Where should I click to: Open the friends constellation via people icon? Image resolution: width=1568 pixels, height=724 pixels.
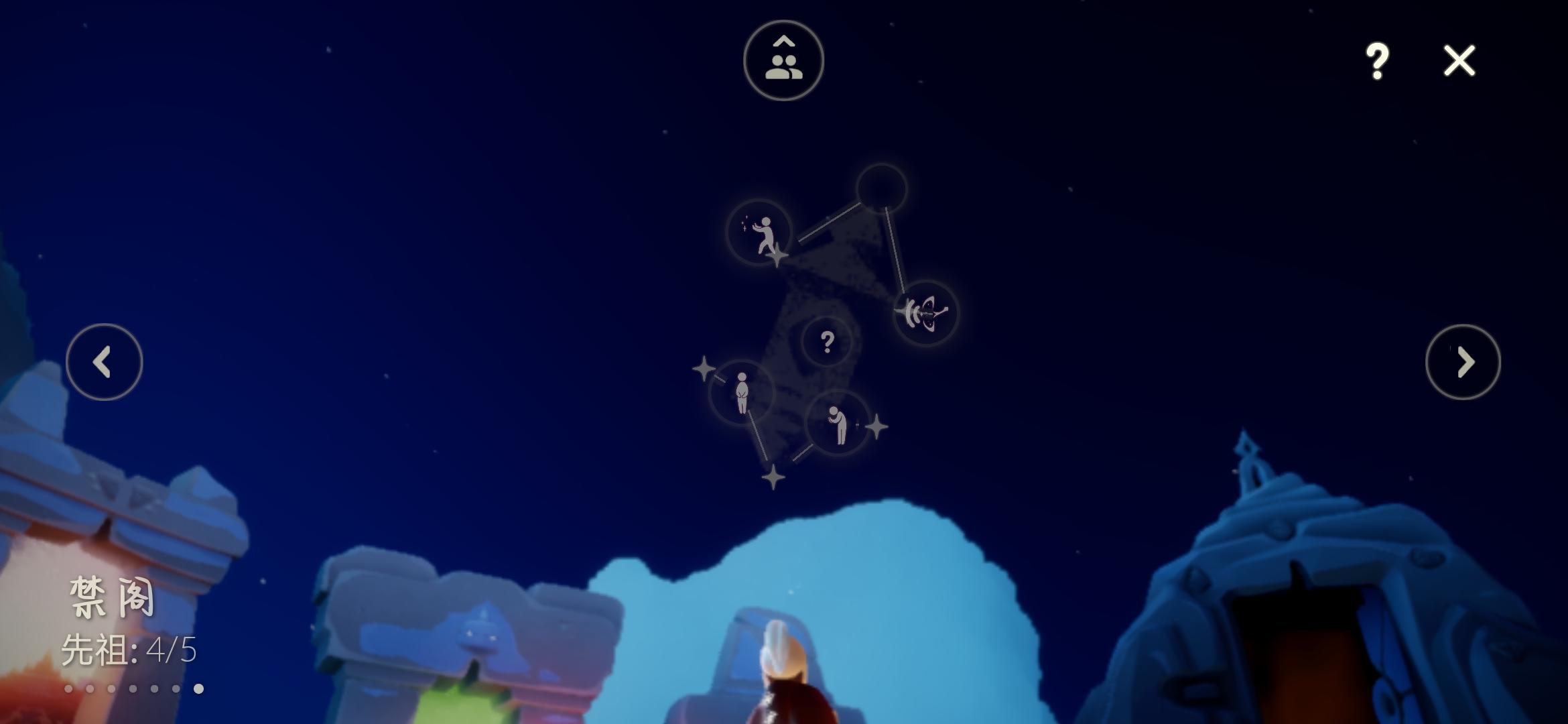[783, 60]
